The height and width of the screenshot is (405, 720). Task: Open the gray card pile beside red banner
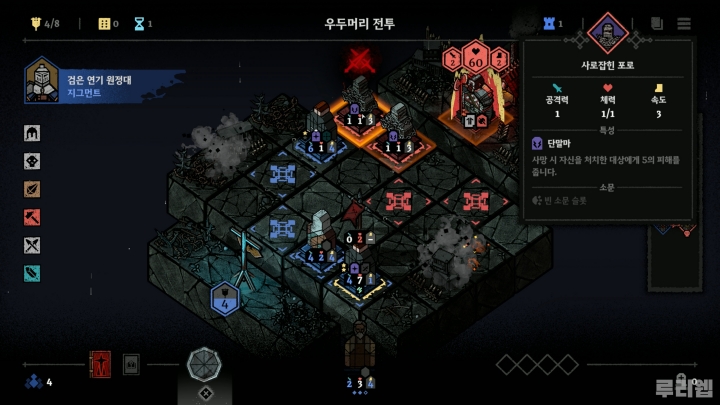[131, 364]
